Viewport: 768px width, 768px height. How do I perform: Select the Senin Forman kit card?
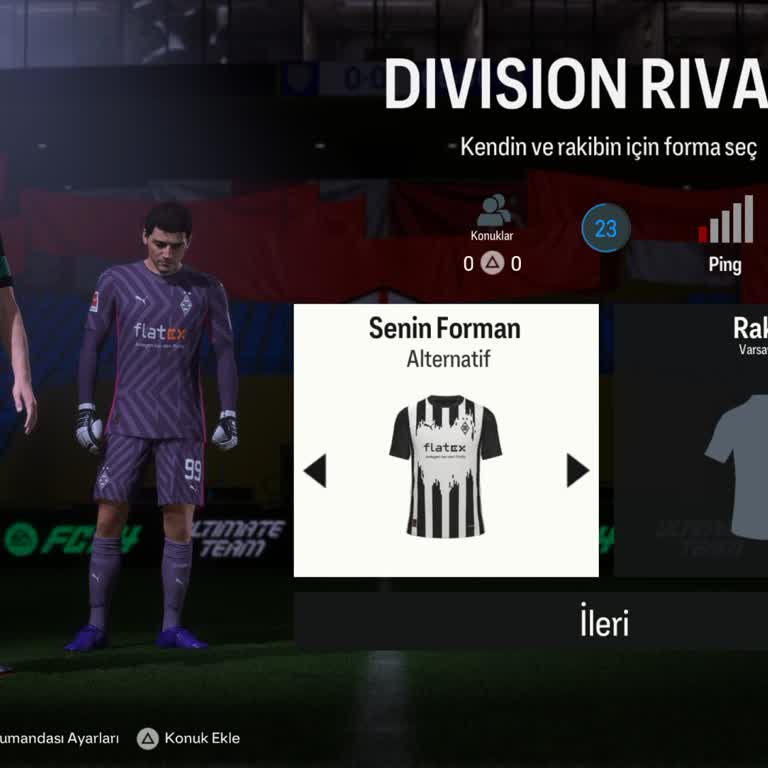(446, 440)
